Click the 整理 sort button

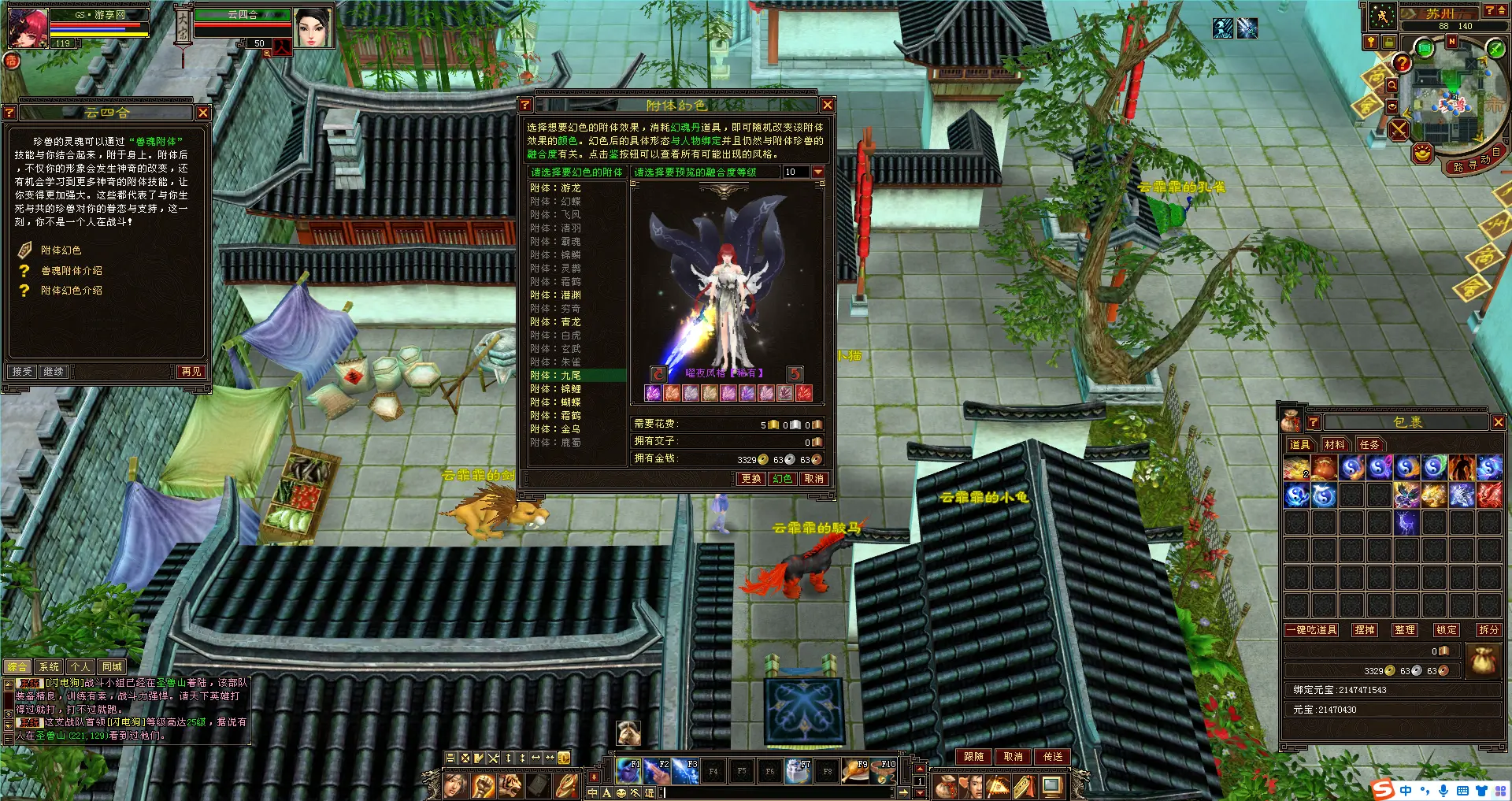(x=1405, y=630)
